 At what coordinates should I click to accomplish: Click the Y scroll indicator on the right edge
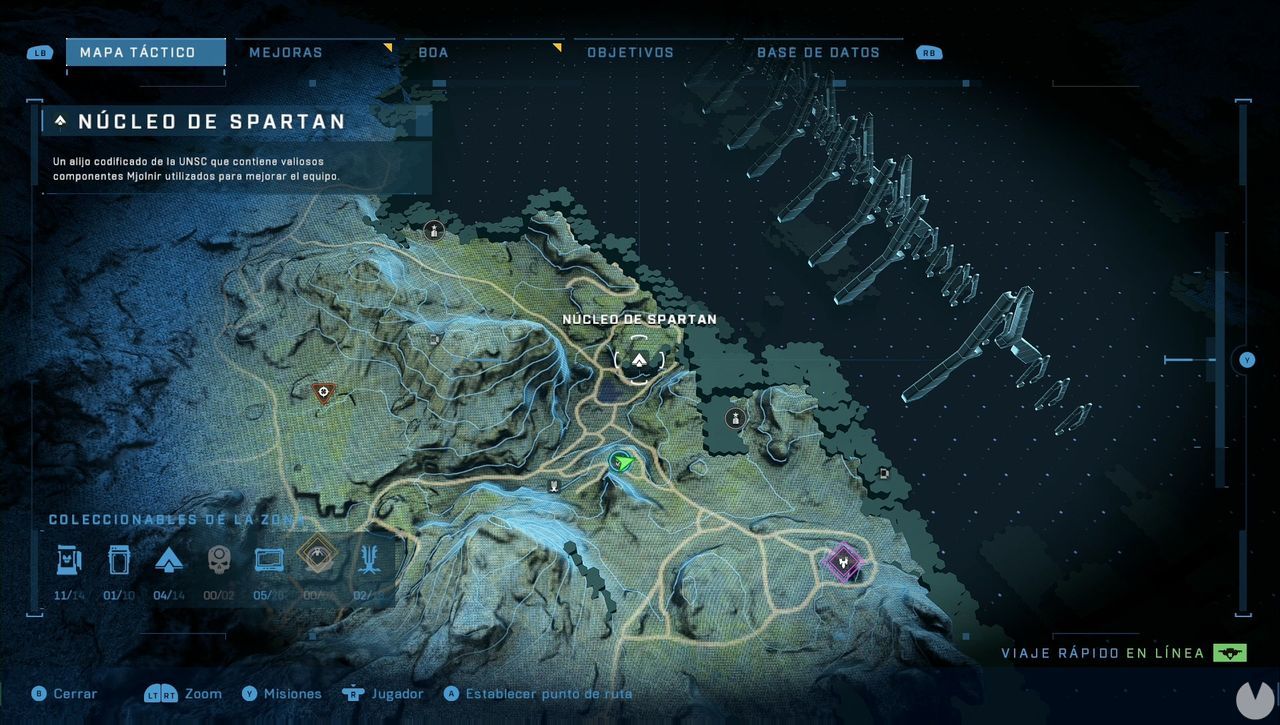(1245, 360)
